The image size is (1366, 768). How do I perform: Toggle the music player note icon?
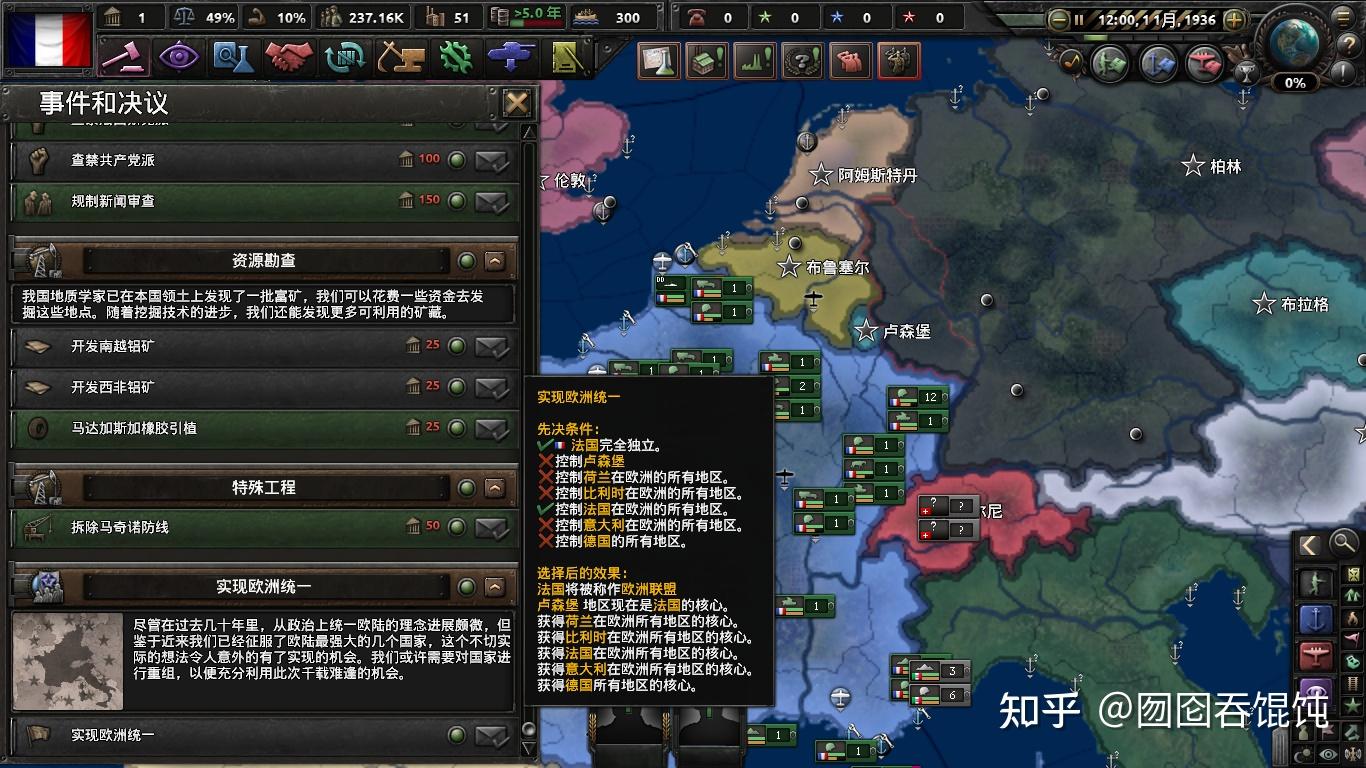coord(1072,58)
